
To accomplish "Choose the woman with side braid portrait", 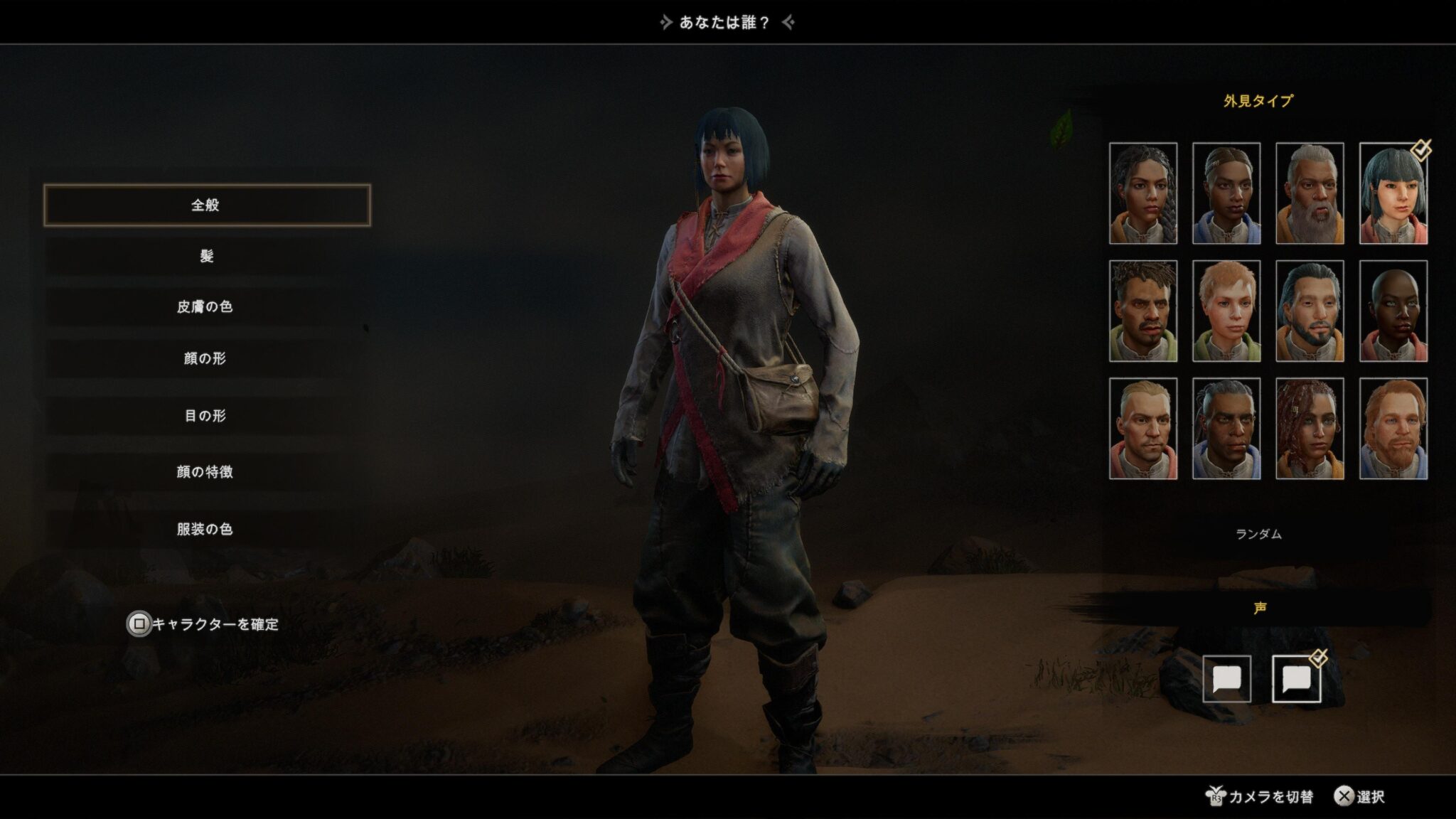I will [x=1143, y=193].
